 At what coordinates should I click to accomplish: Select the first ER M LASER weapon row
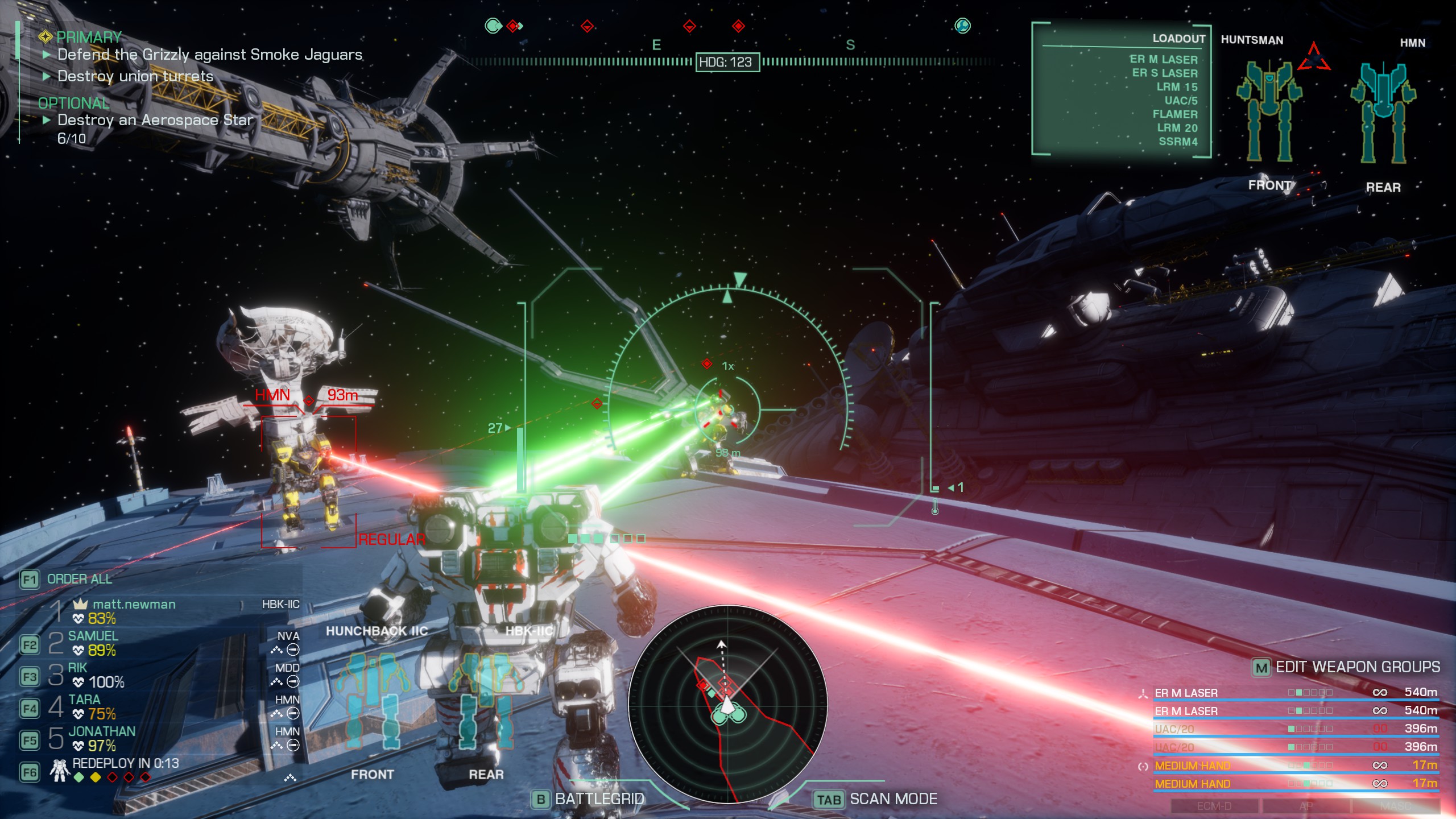coord(1186,693)
